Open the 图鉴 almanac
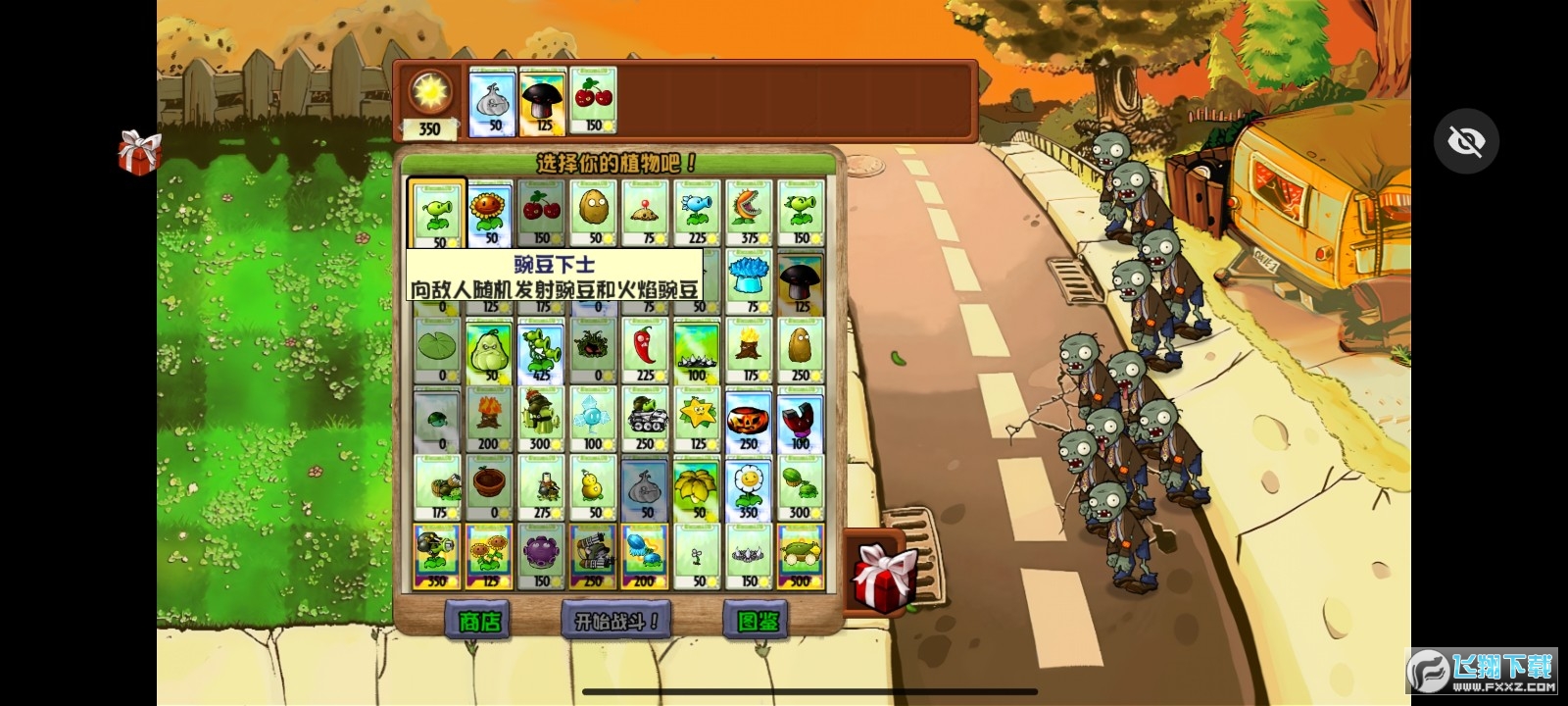The height and width of the screenshot is (706, 1568). click(753, 620)
